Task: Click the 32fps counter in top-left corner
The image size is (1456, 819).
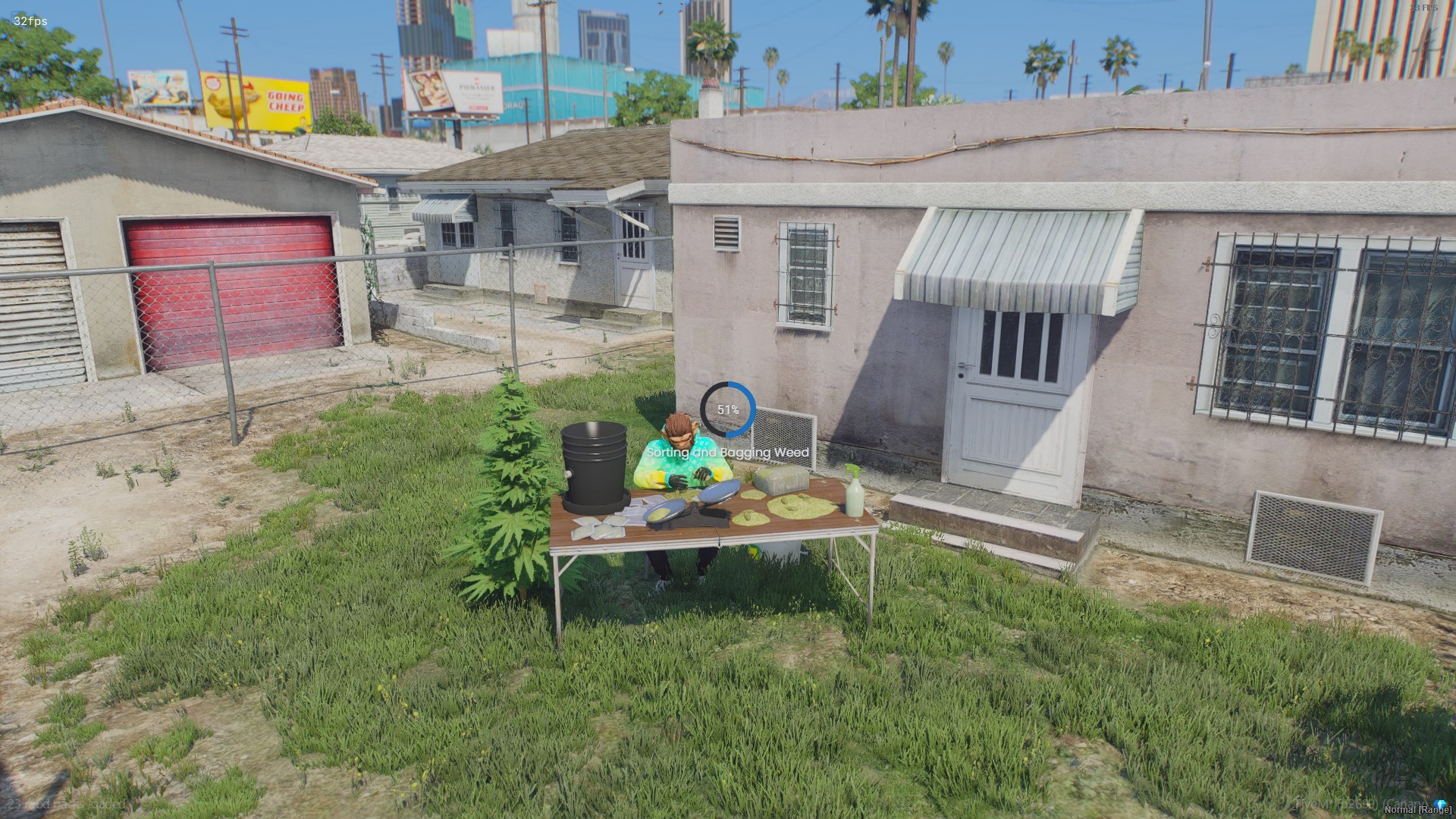Action: click(x=30, y=21)
